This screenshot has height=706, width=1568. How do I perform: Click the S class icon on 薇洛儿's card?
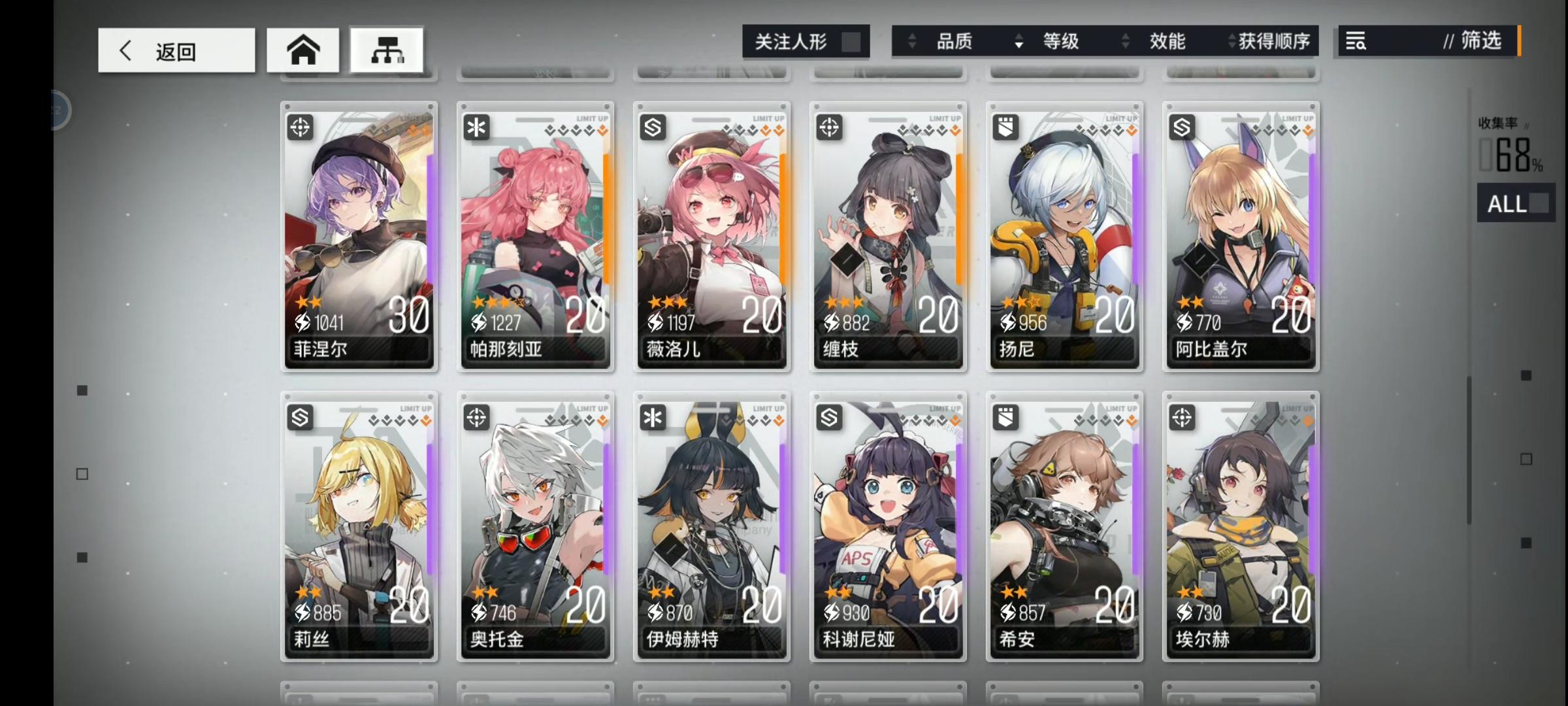pos(653,127)
